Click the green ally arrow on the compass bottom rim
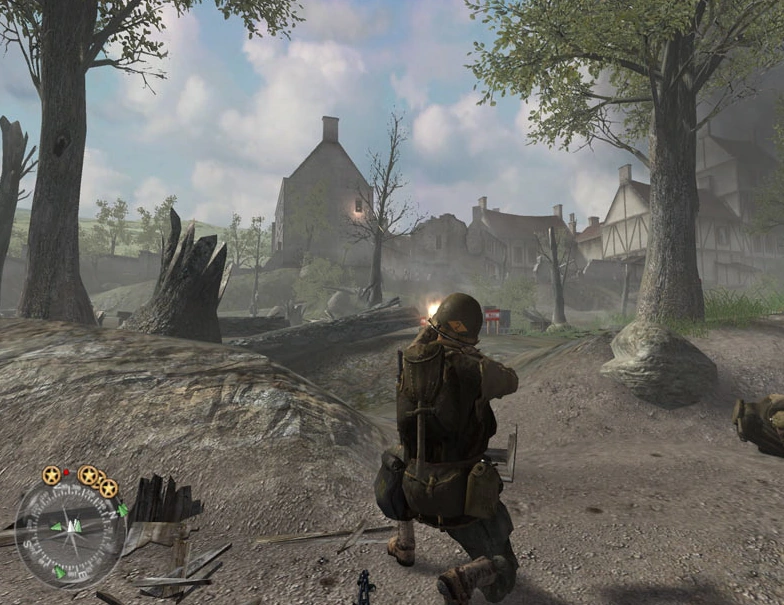Screen dimensions: 784x605 [60, 572]
